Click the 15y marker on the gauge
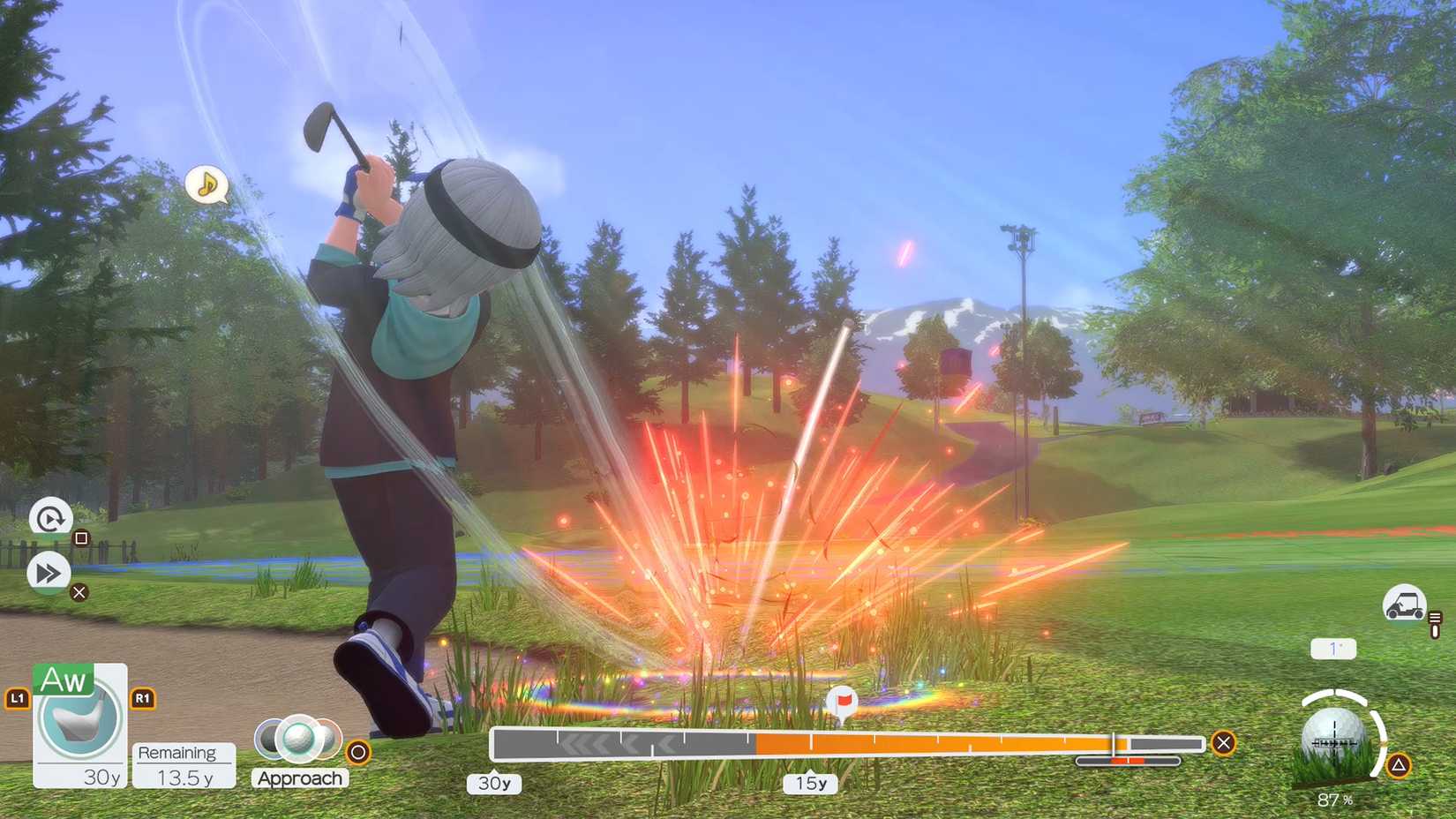 click(x=809, y=784)
